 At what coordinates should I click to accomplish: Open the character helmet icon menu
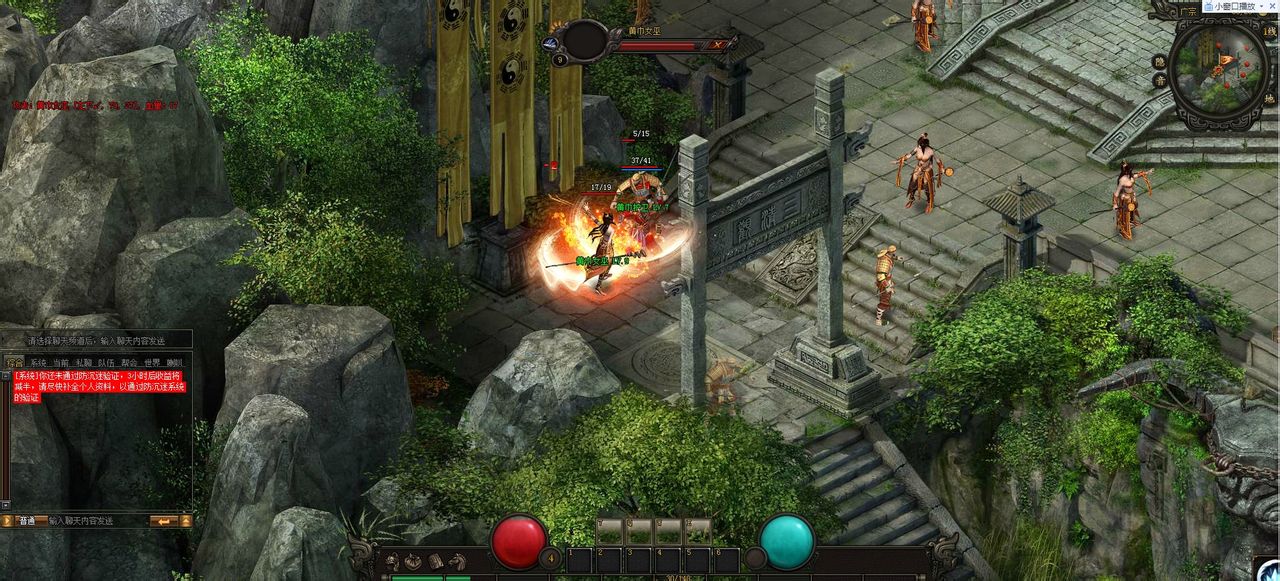pos(392,561)
